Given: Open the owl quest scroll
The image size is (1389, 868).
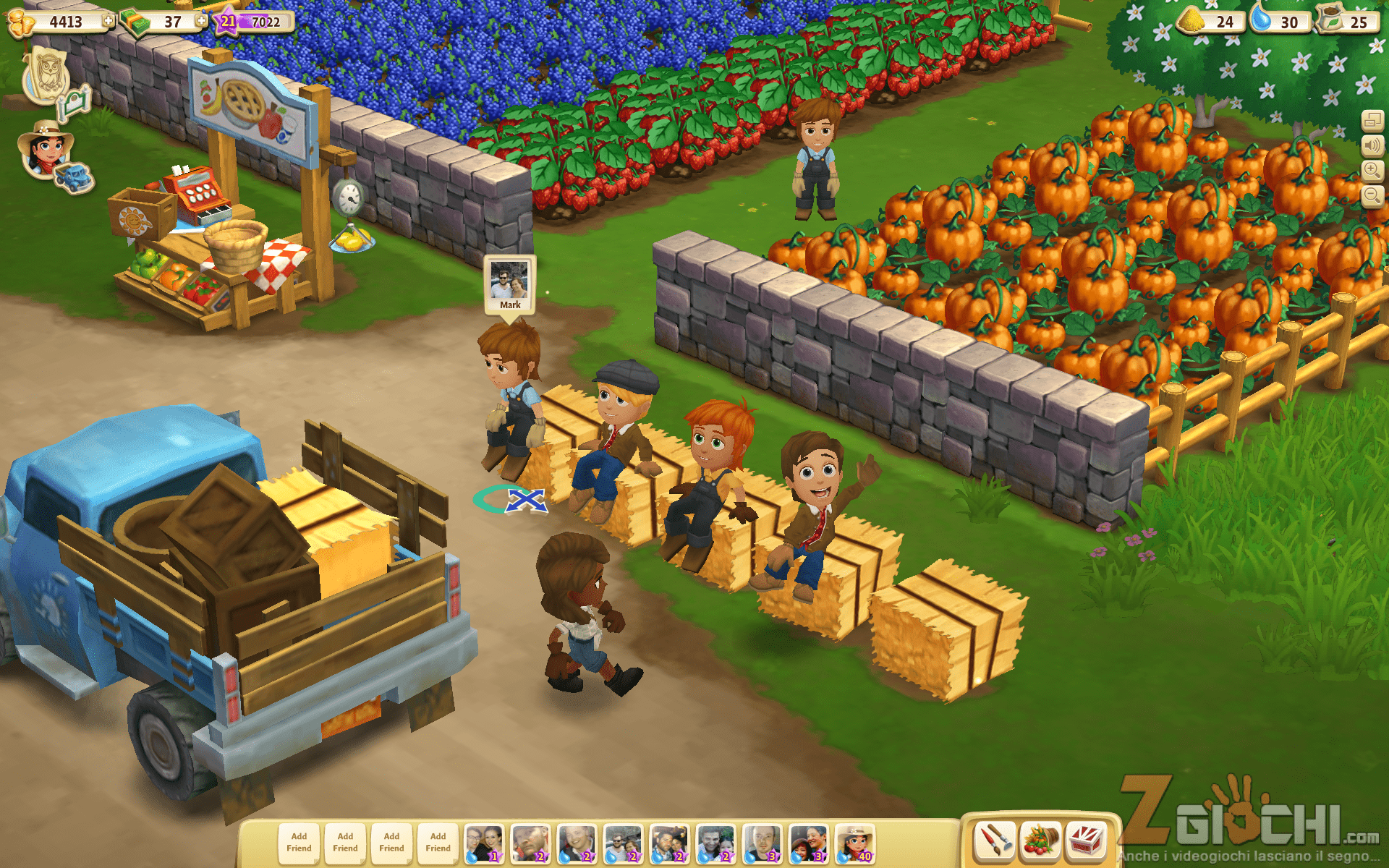Looking at the screenshot, I should coord(46,75).
